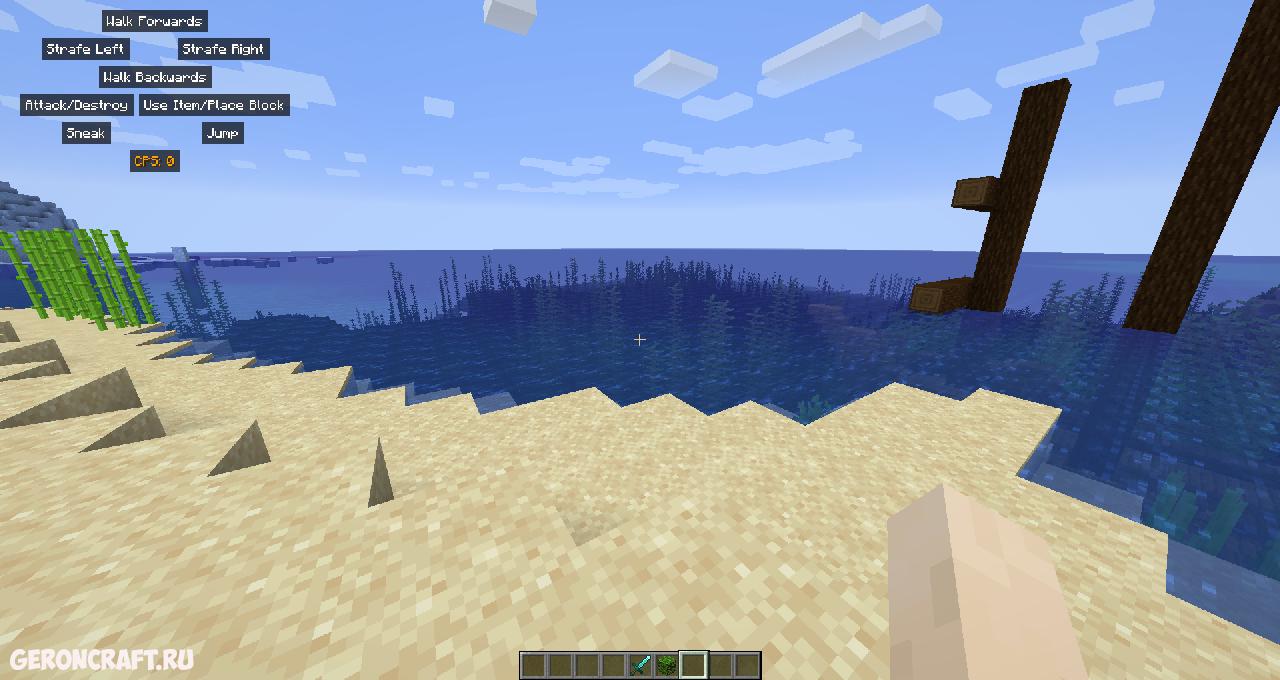Click the Use Item/Place Block label
1280x680 pixels.
[x=214, y=105]
